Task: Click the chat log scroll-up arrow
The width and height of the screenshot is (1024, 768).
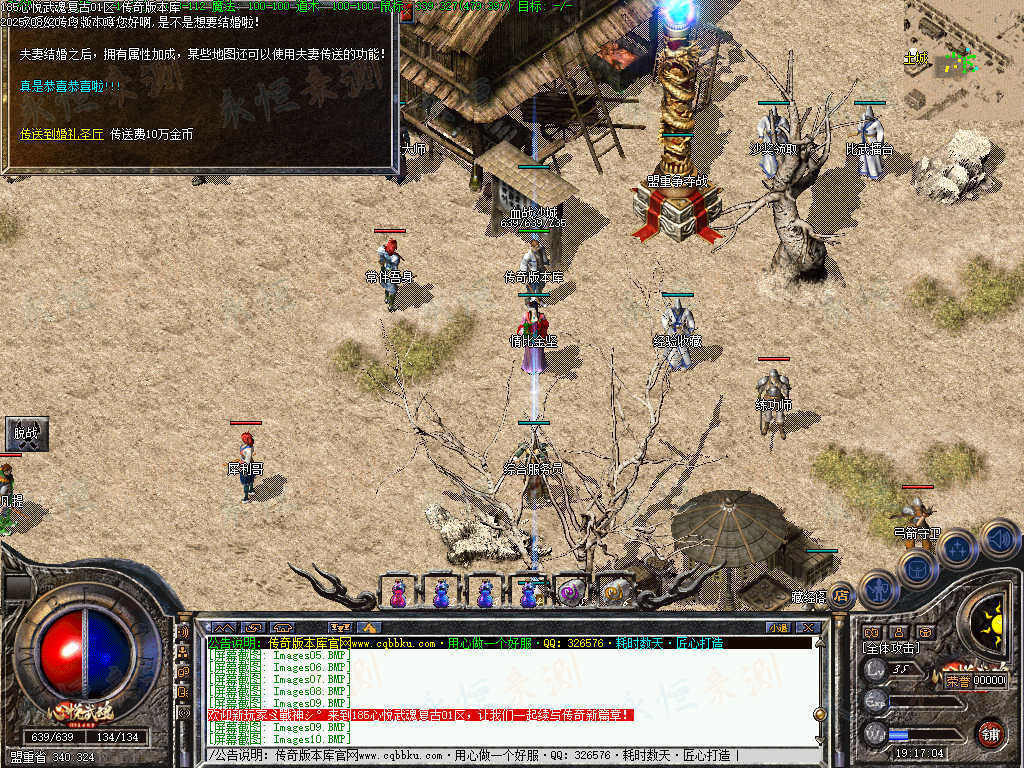Action: (x=820, y=645)
